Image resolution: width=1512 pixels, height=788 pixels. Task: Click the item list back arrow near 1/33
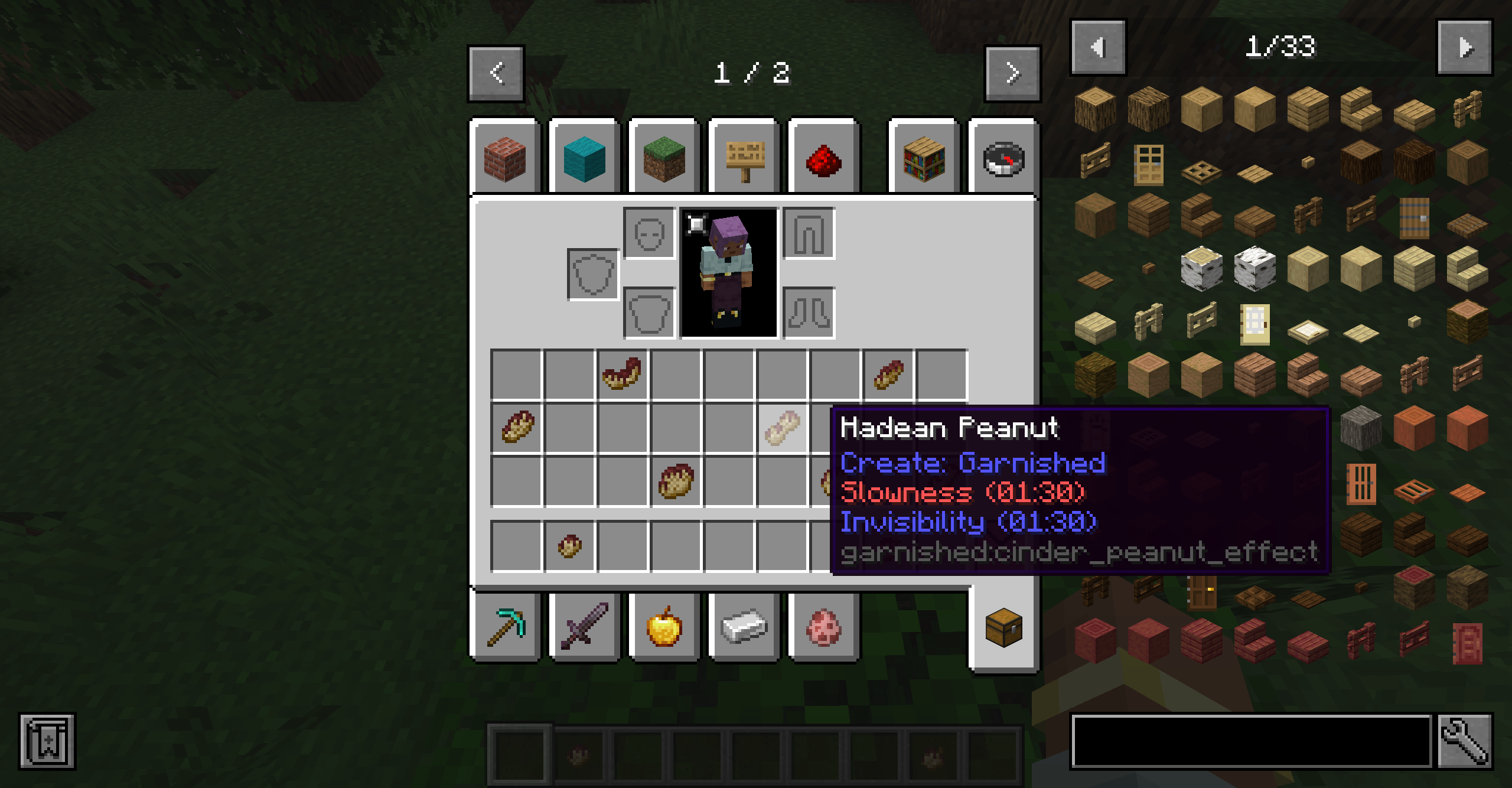[x=1100, y=48]
